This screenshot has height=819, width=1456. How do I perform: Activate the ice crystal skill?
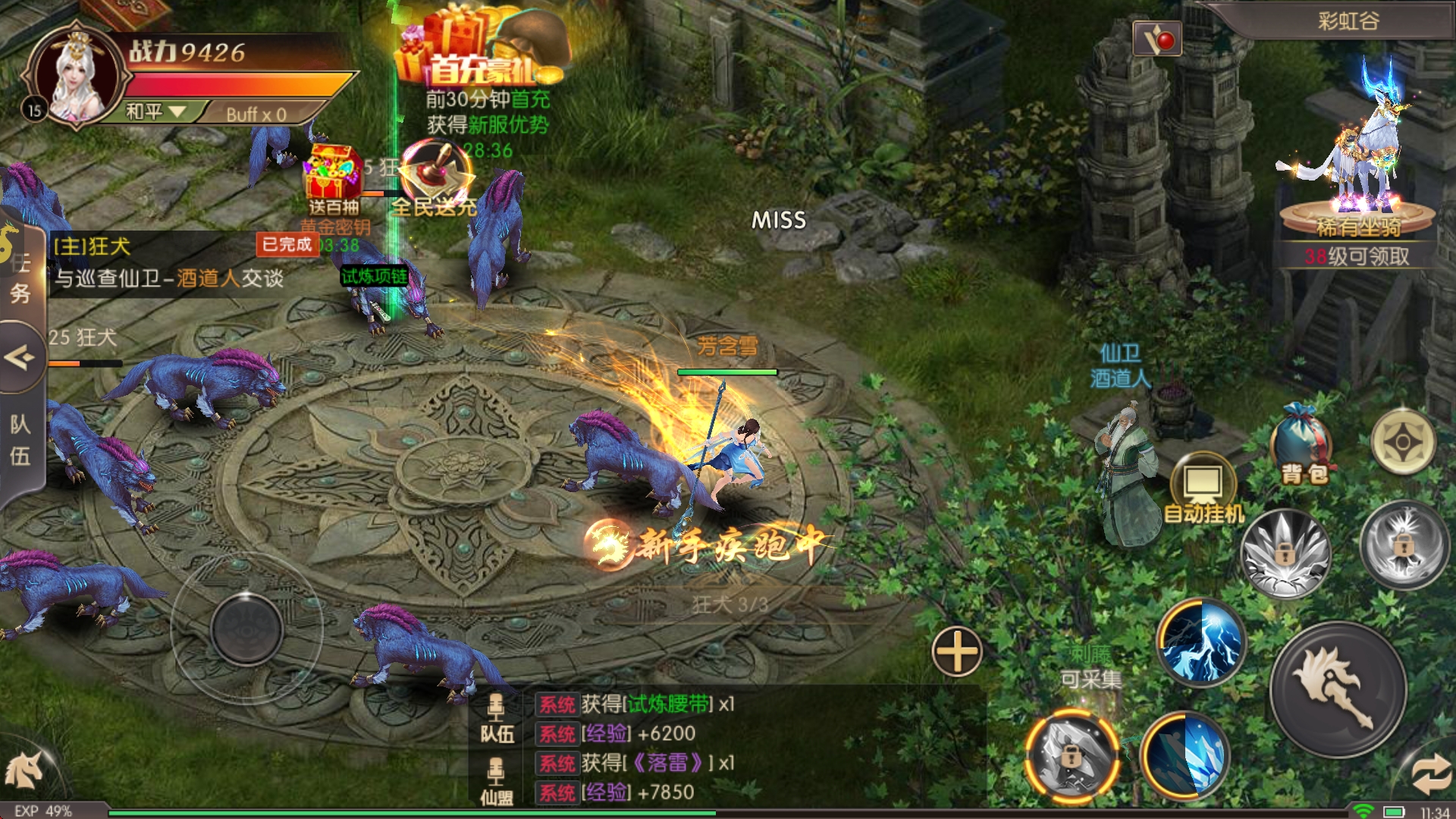coord(1184,755)
